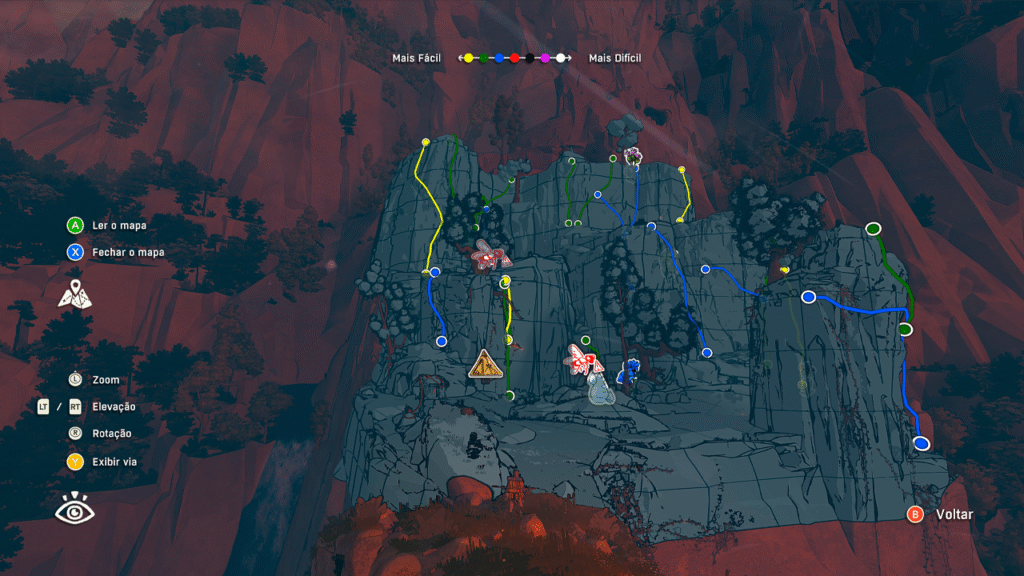Click the eye view icon

tap(74, 510)
